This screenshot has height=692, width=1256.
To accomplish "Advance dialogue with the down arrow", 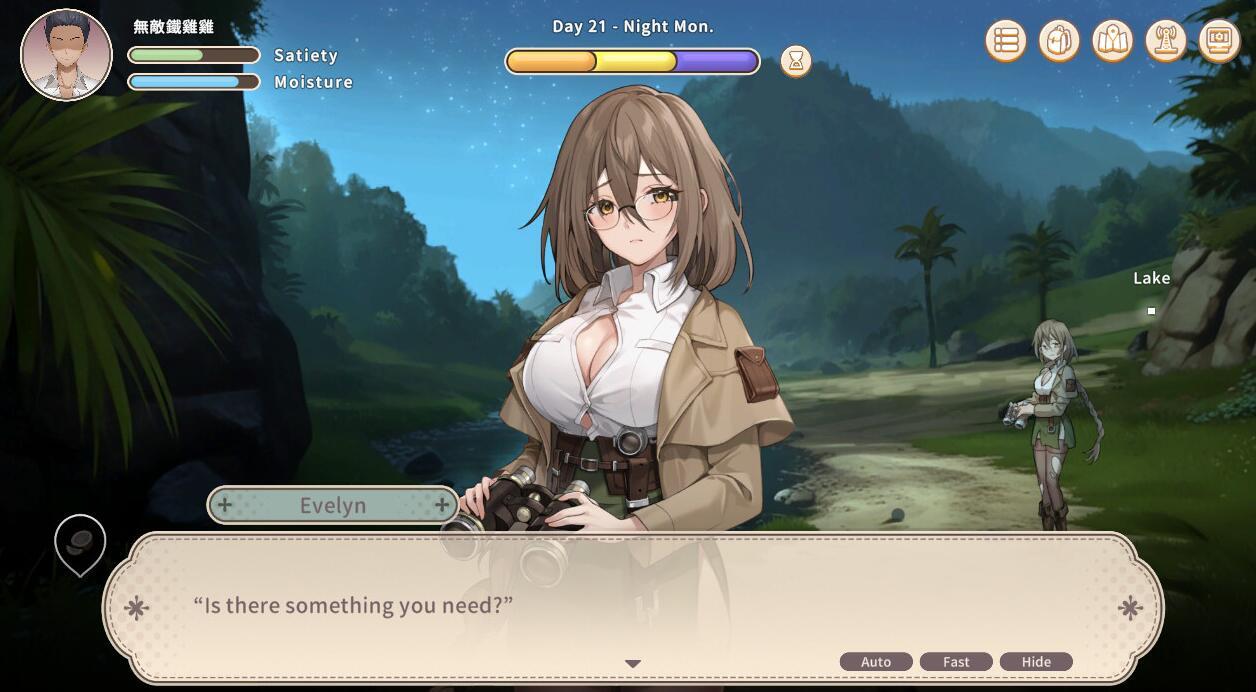I will tap(632, 663).
